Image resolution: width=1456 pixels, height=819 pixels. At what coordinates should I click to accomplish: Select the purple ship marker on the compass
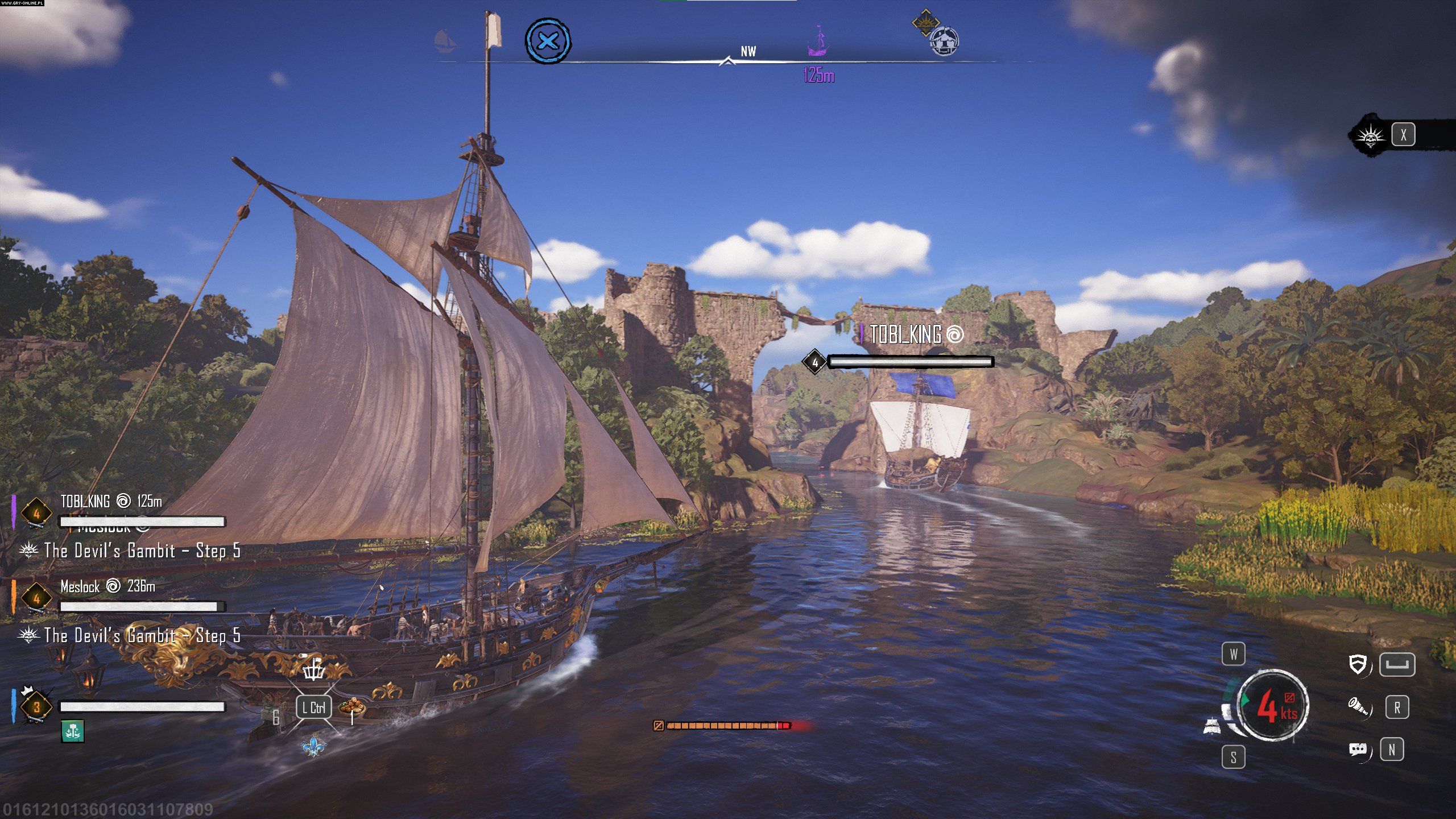click(x=818, y=42)
